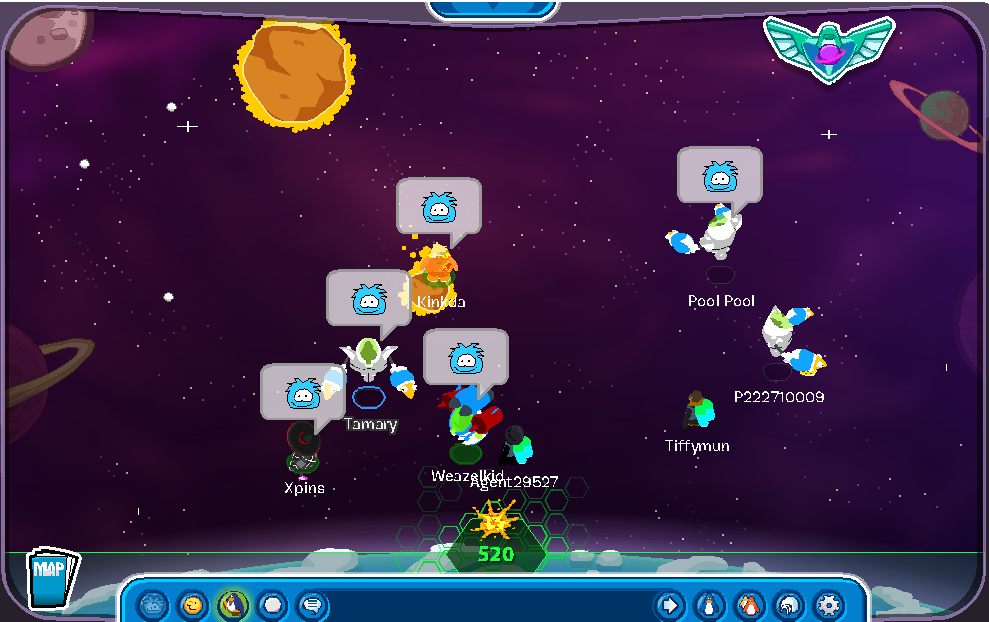
Task: Open the blue tab at top center
Action: click(x=494, y=9)
